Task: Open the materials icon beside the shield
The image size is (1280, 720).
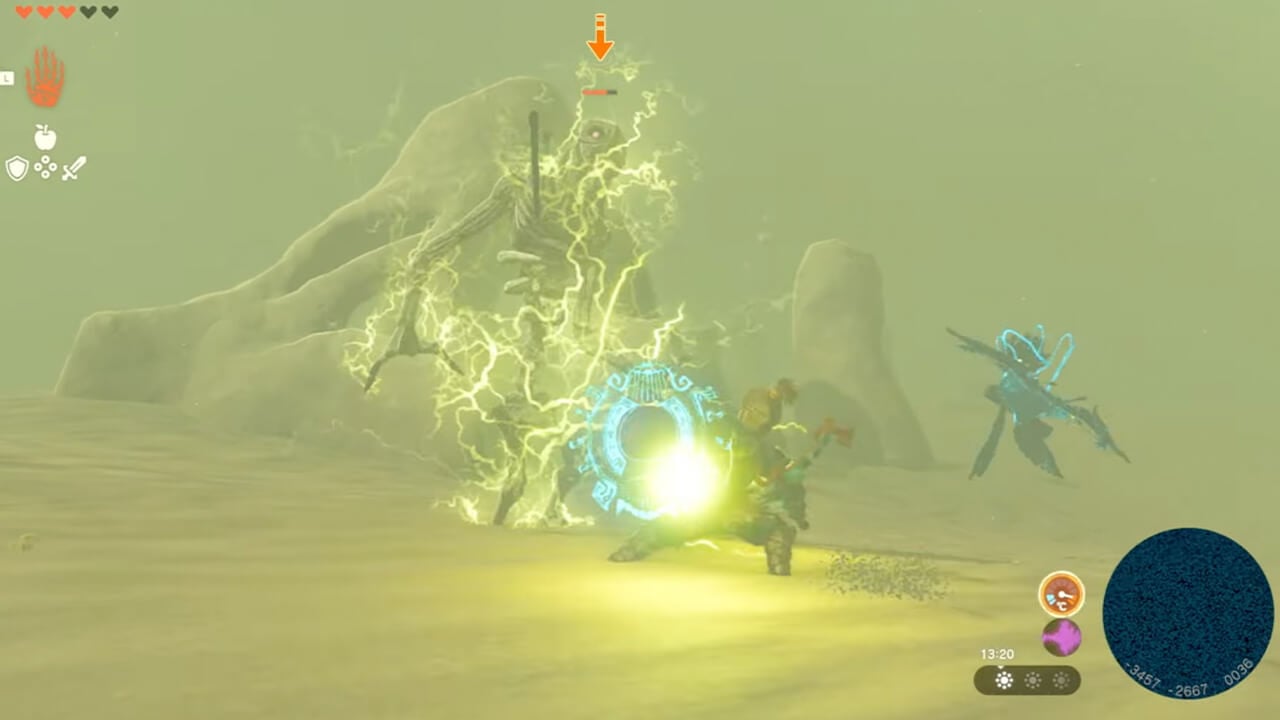Action: click(44, 167)
